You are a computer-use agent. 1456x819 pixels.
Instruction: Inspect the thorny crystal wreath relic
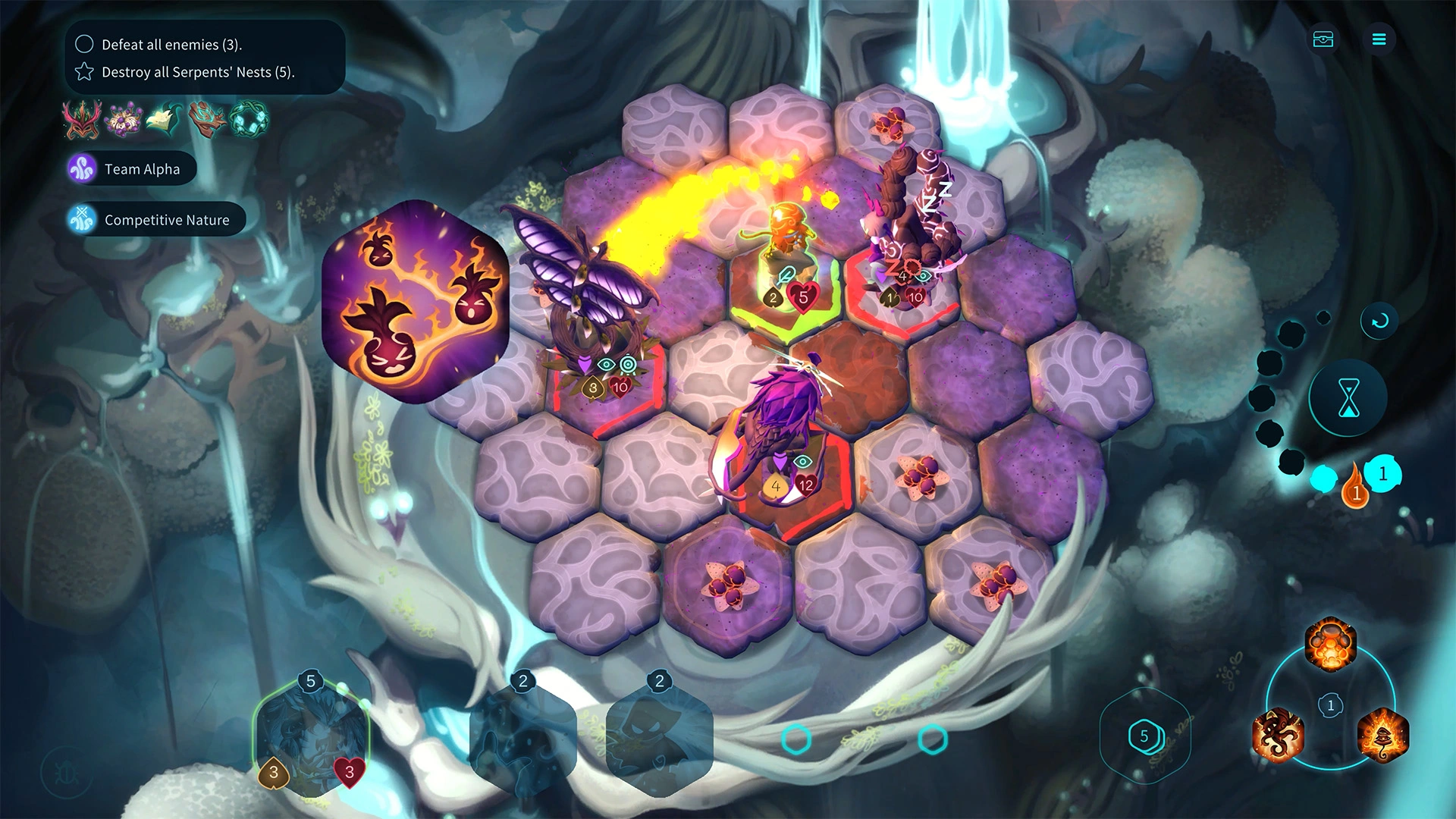pyautogui.click(x=248, y=120)
